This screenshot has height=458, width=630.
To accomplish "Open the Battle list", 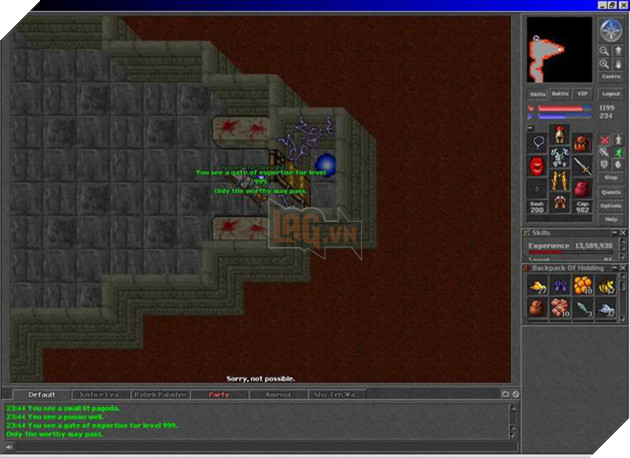I will point(560,94).
